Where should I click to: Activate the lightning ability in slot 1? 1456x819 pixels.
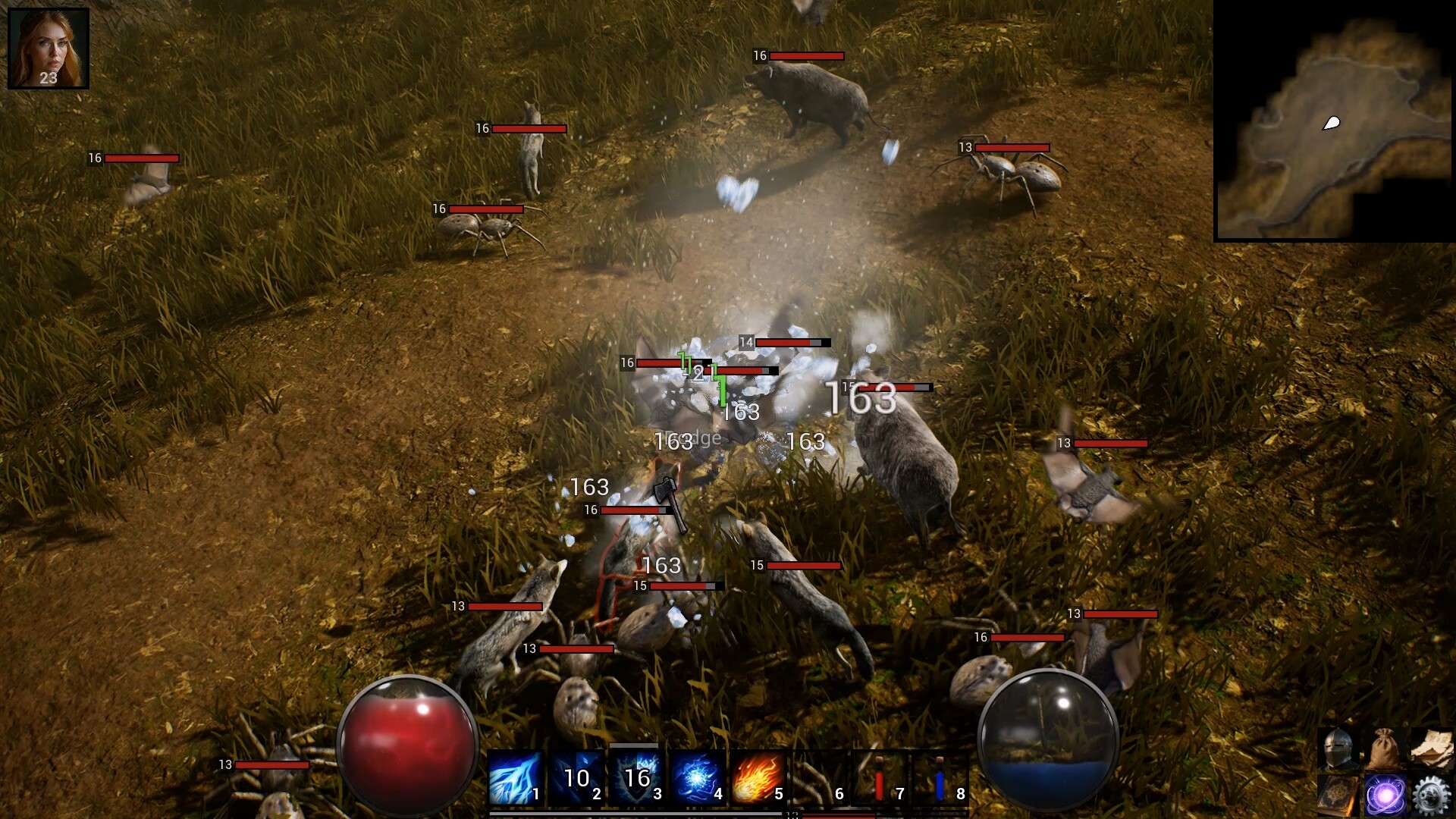(516, 777)
